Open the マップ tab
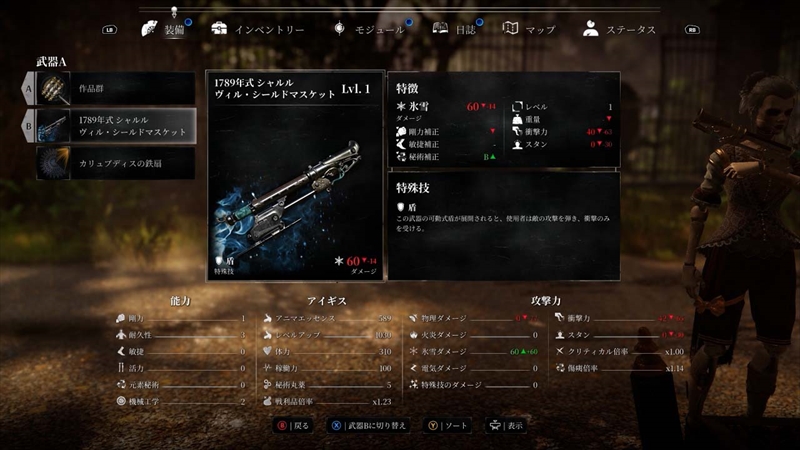Viewport: 800px width, 450px height. pos(528,29)
